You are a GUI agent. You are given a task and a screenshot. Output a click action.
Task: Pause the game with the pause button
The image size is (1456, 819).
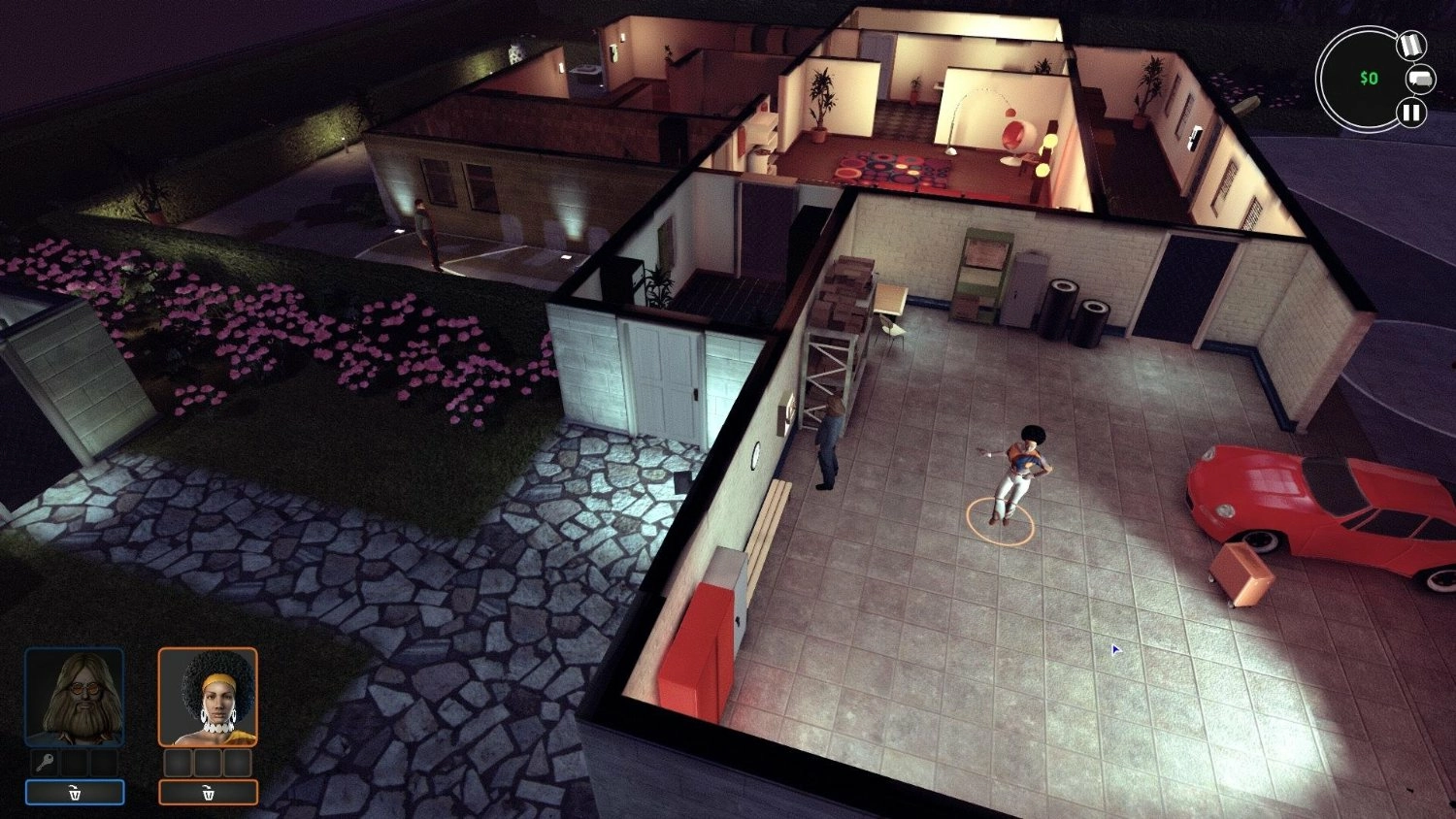click(x=1410, y=113)
